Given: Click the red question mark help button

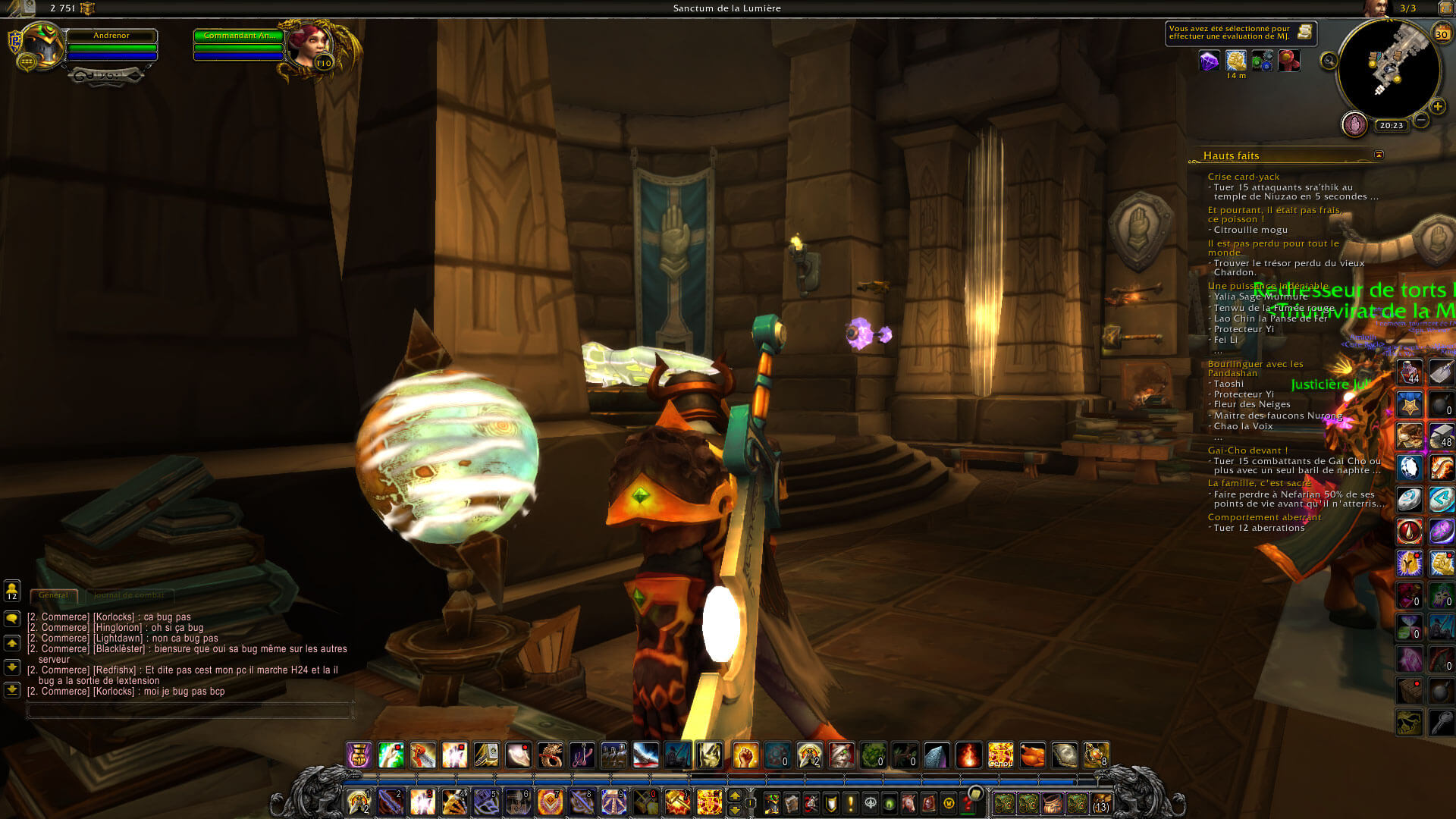Looking at the screenshot, I should [x=968, y=803].
